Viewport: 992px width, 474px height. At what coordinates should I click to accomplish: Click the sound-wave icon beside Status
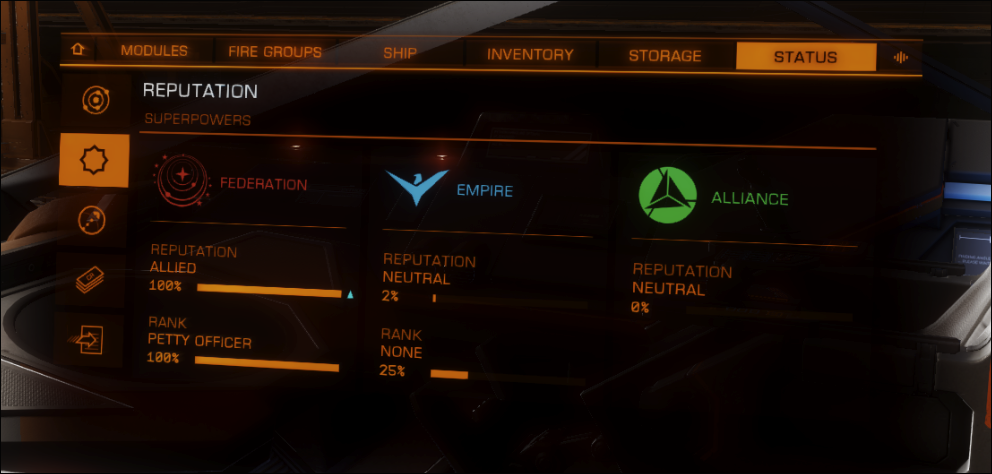pos(900,57)
